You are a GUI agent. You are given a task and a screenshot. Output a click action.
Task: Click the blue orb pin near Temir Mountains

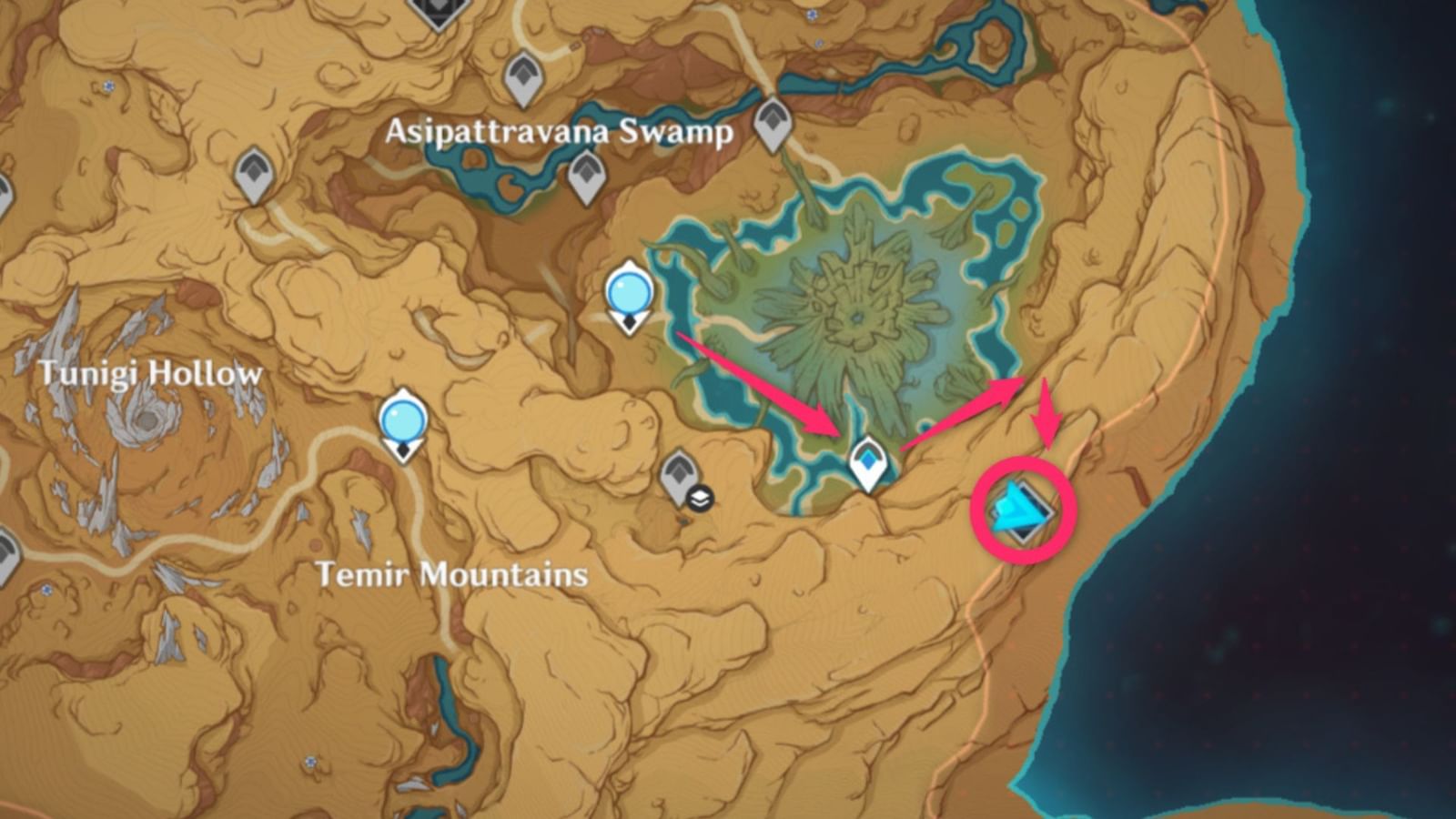click(x=402, y=419)
